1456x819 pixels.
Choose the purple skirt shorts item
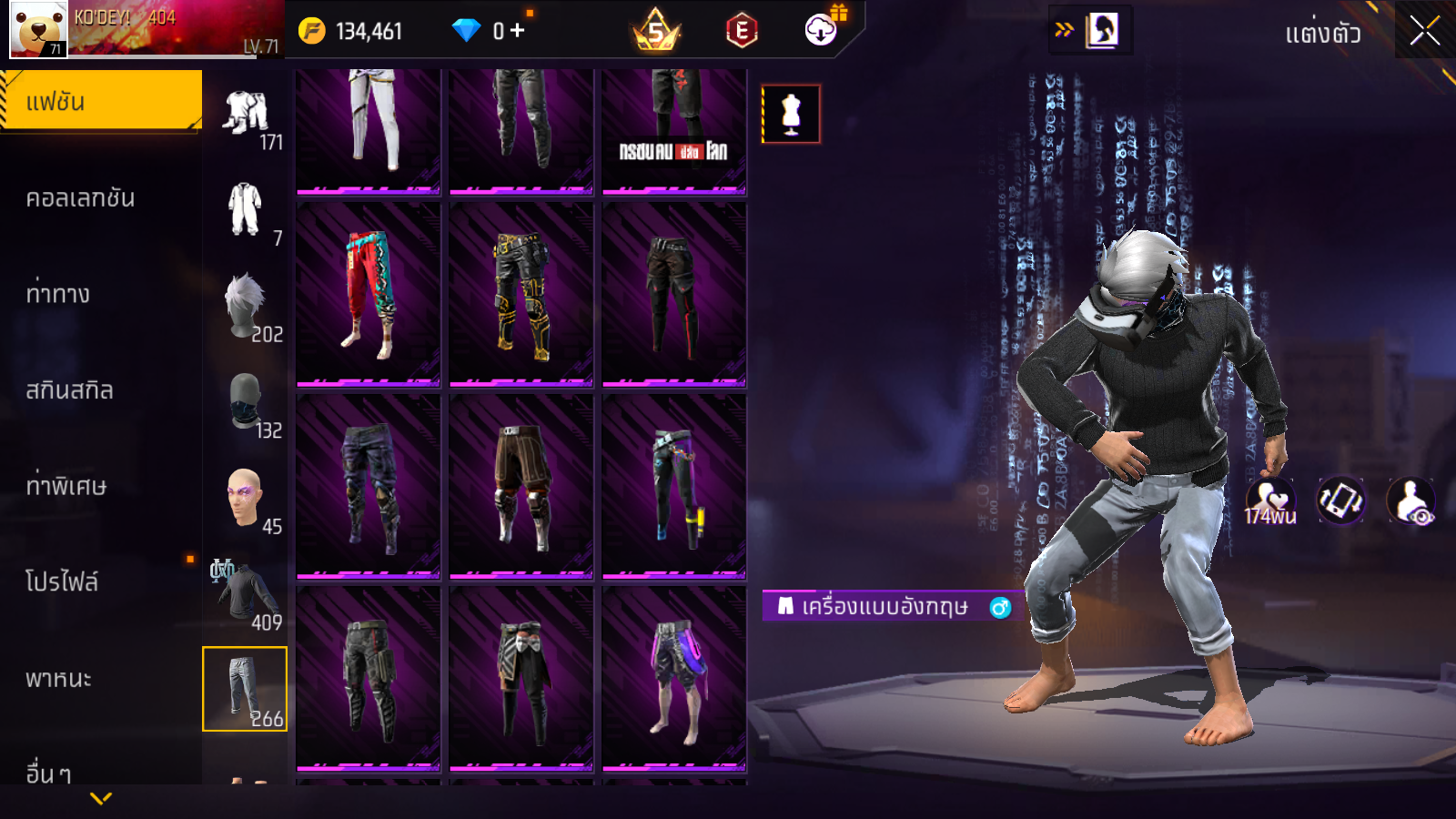(674, 678)
